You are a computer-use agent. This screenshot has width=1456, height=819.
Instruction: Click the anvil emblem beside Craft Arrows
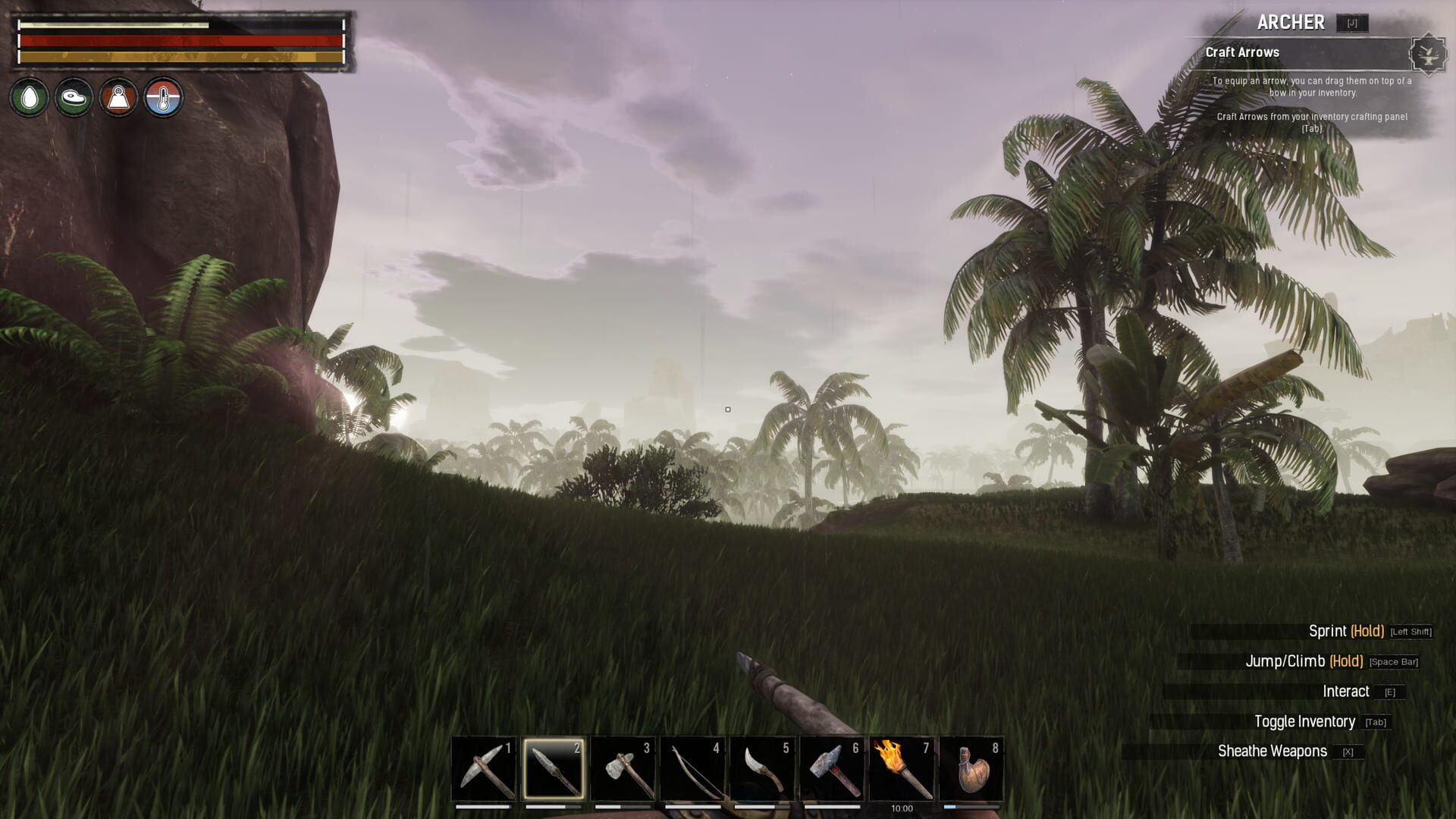(1428, 54)
